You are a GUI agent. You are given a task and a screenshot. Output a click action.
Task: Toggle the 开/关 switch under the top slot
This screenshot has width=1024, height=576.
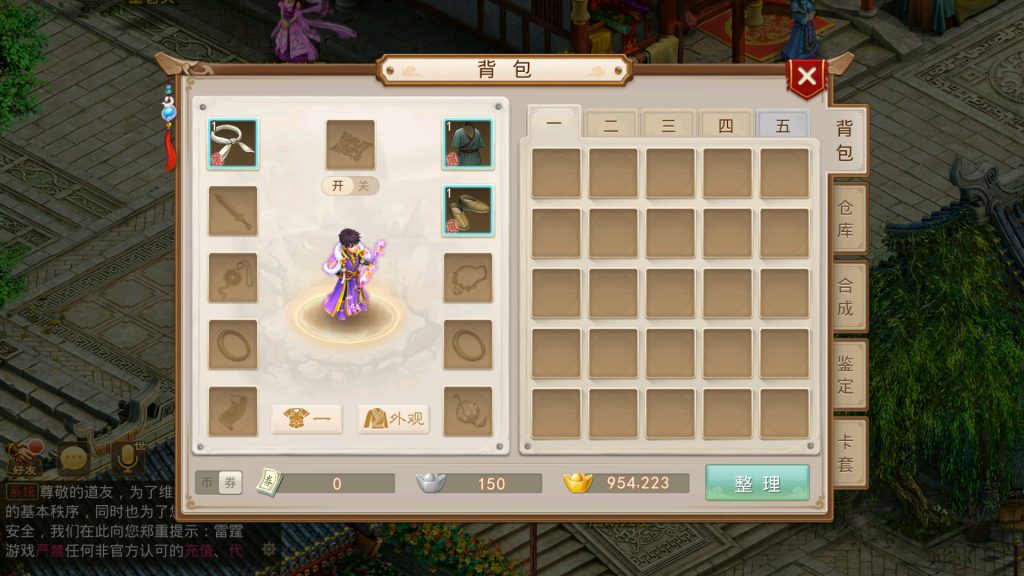click(350, 186)
